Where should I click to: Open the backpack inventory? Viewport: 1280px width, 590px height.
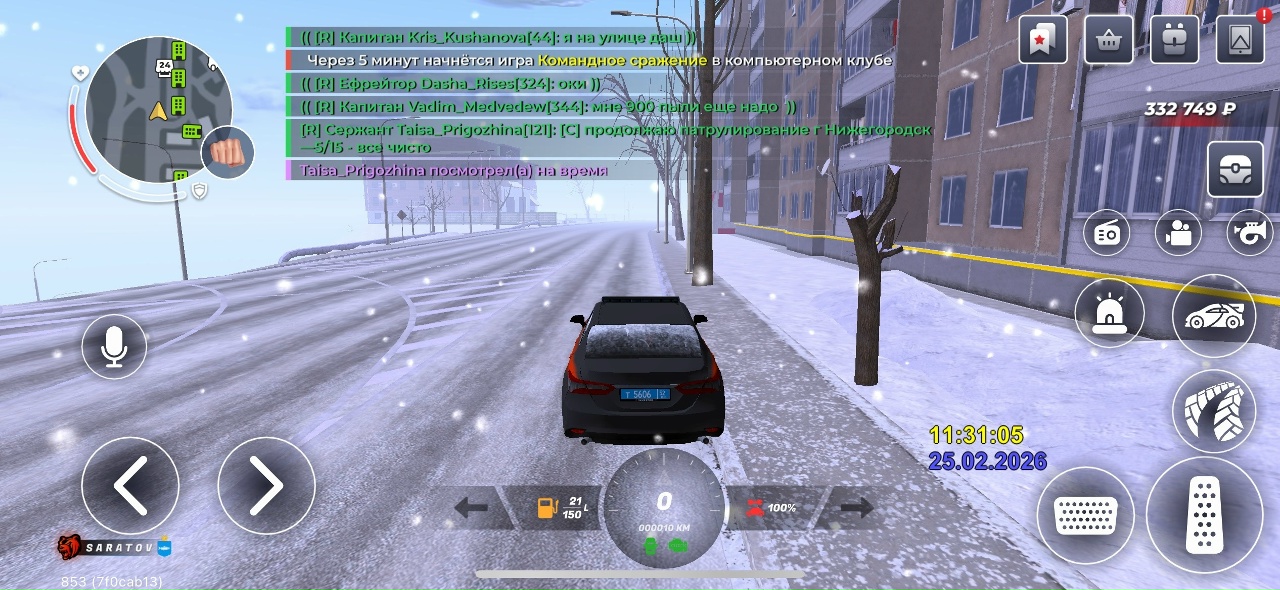(x=1175, y=40)
